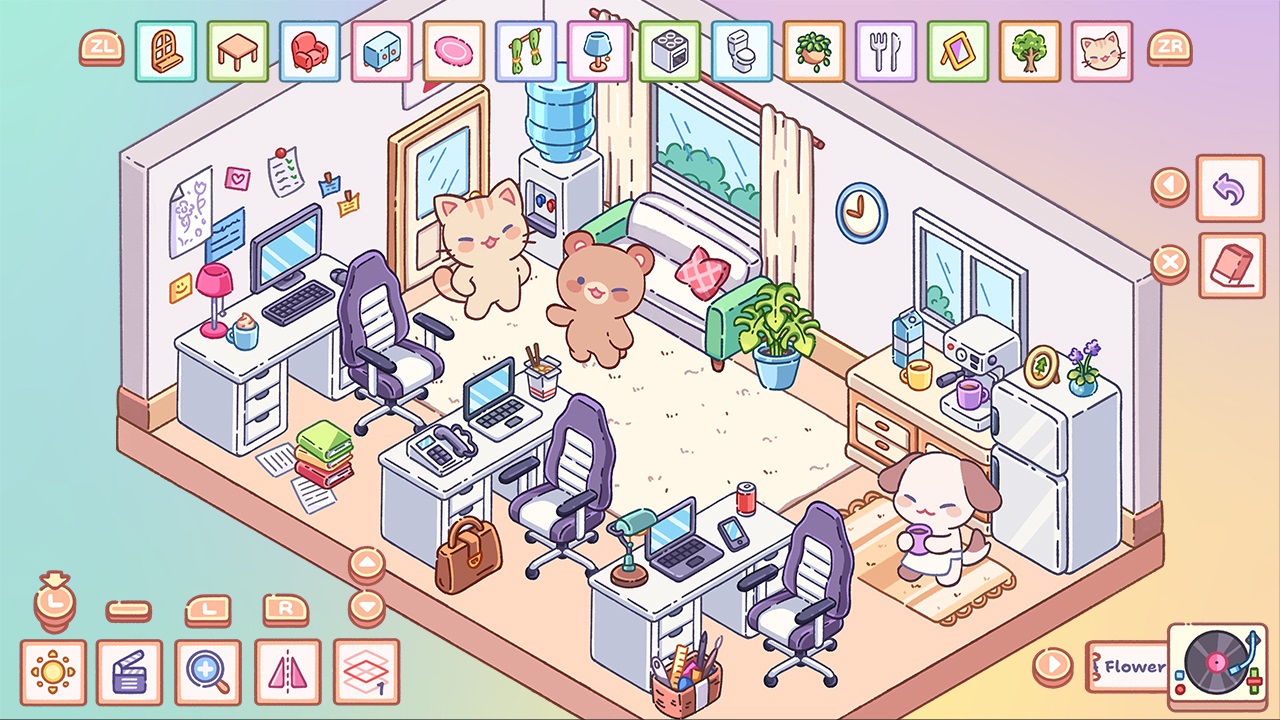
Task: Open the red armchair seating category
Action: pos(309,52)
